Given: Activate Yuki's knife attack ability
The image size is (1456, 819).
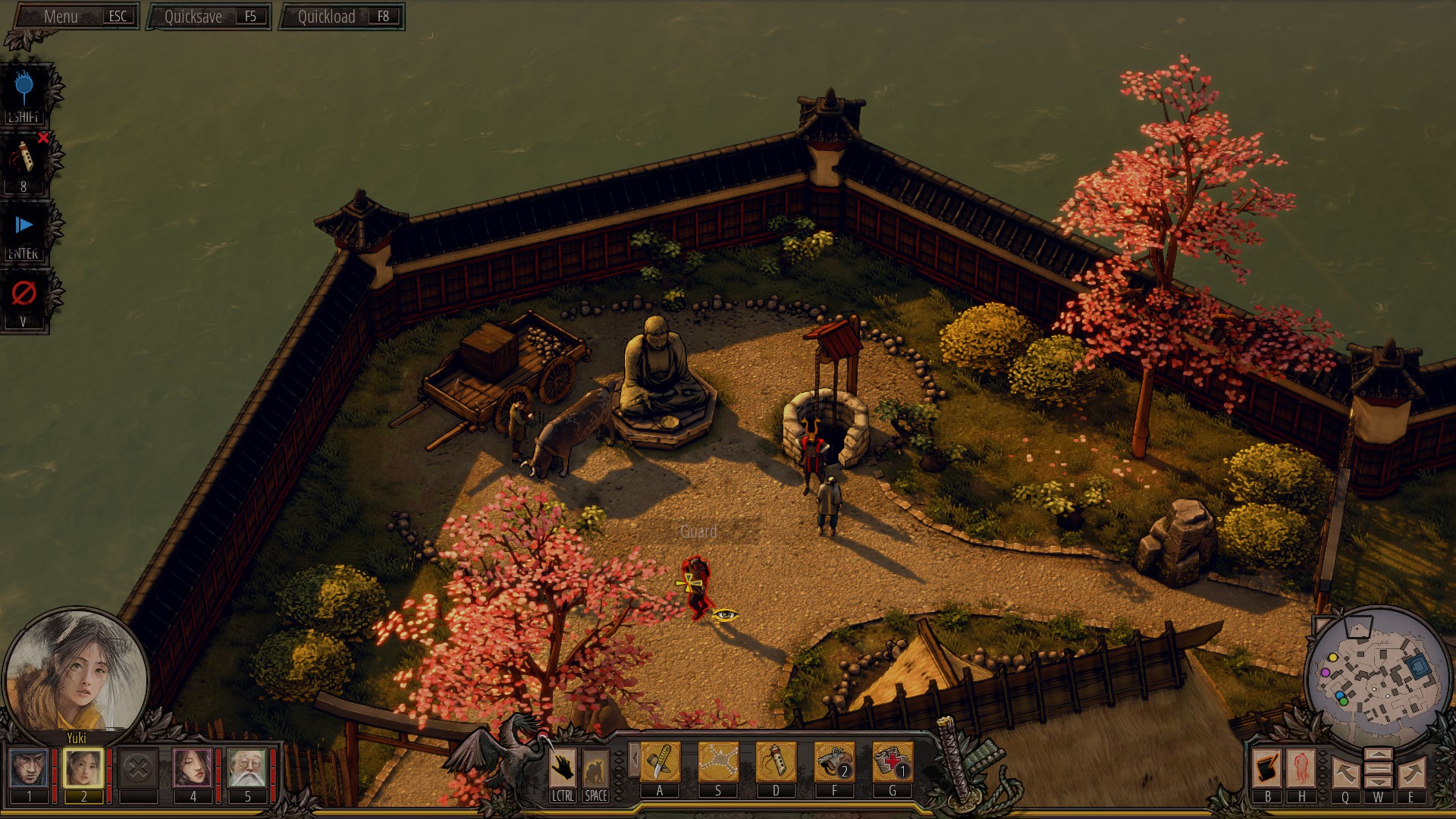Looking at the screenshot, I should (660, 762).
